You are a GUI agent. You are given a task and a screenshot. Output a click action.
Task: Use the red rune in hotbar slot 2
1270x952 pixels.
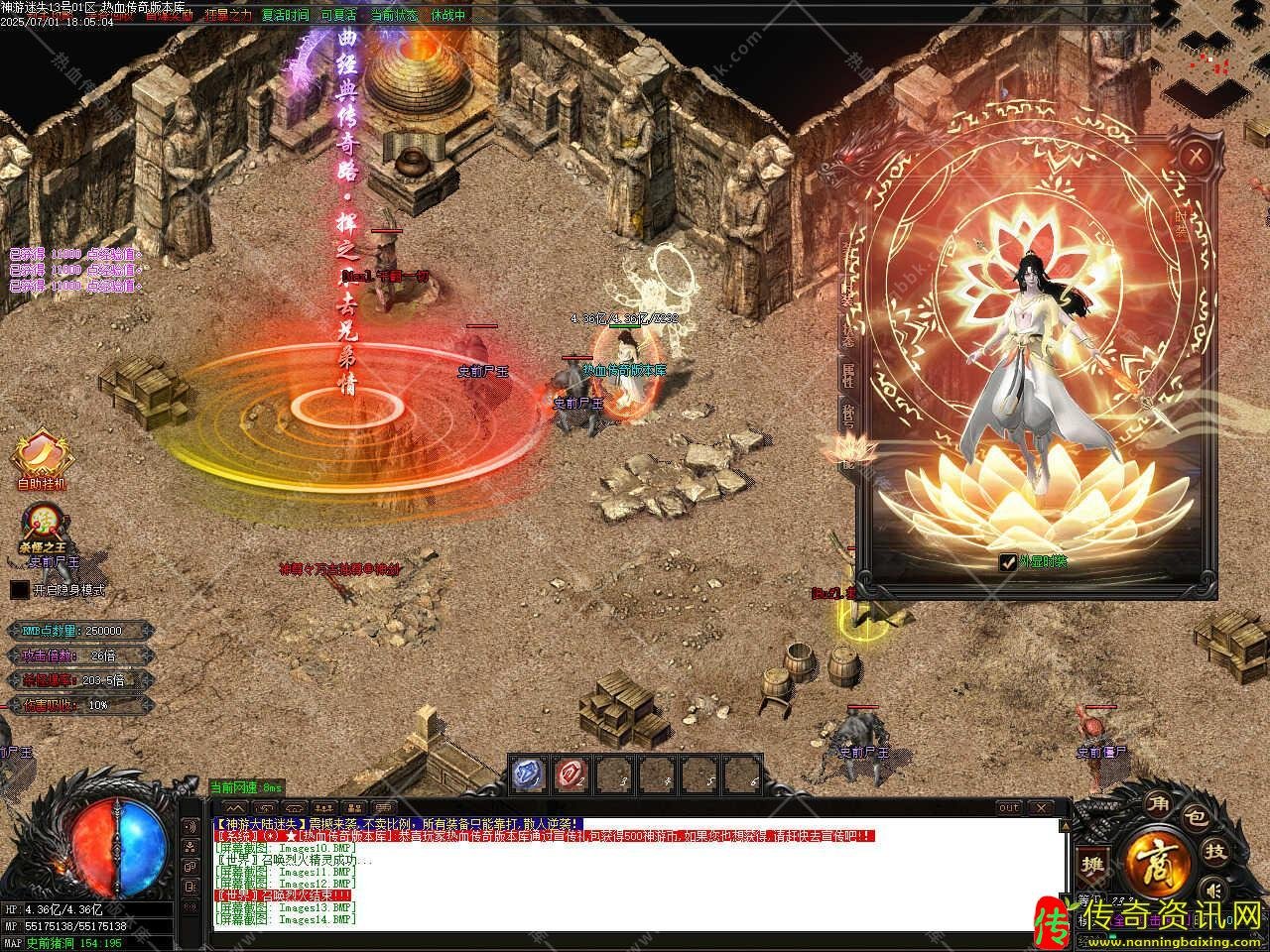[x=571, y=774]
